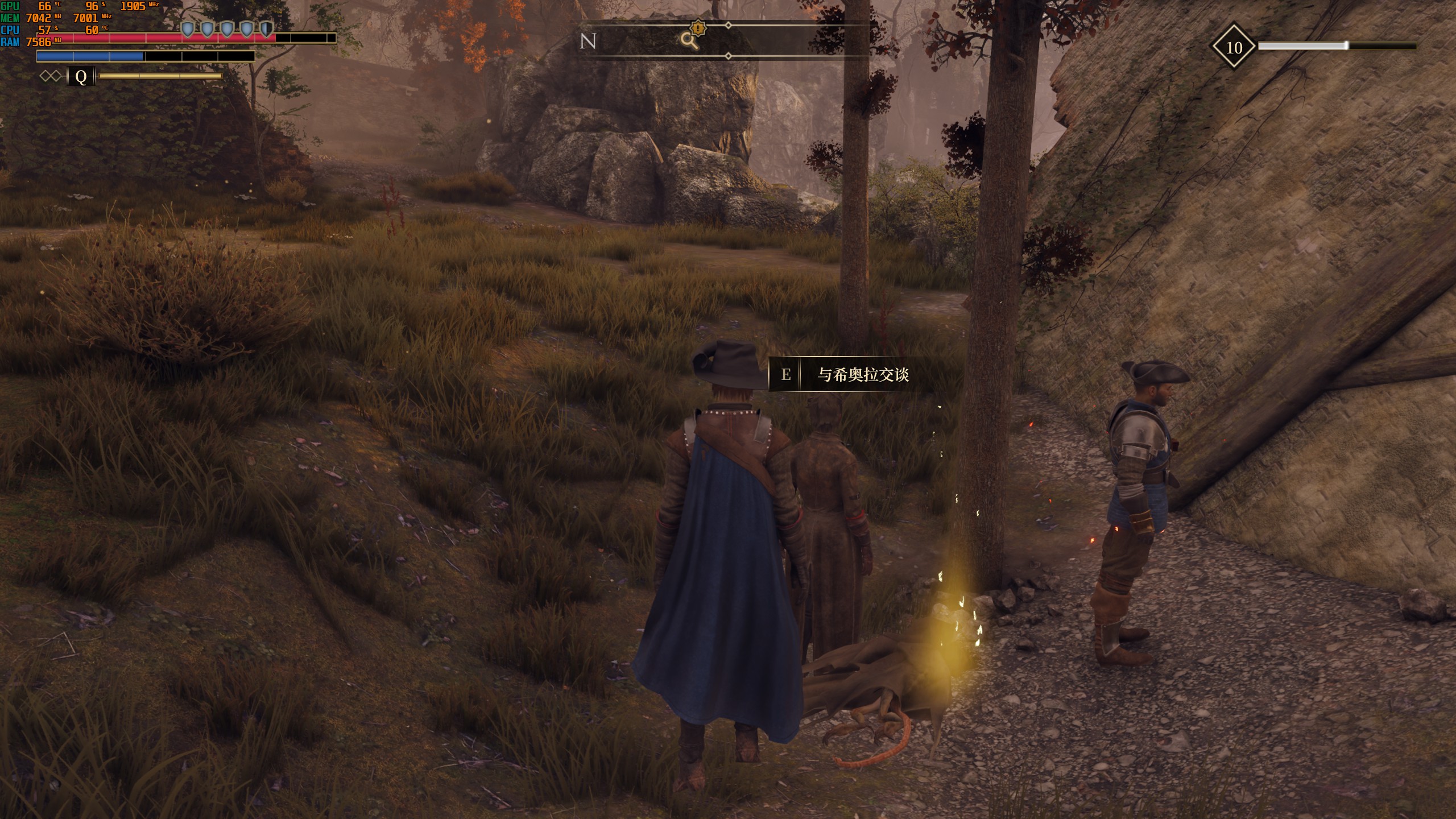The width and height of the screenshot is (1456, 819).
Task: Click the orange quest marker on the compass
Action: point(698,27)
